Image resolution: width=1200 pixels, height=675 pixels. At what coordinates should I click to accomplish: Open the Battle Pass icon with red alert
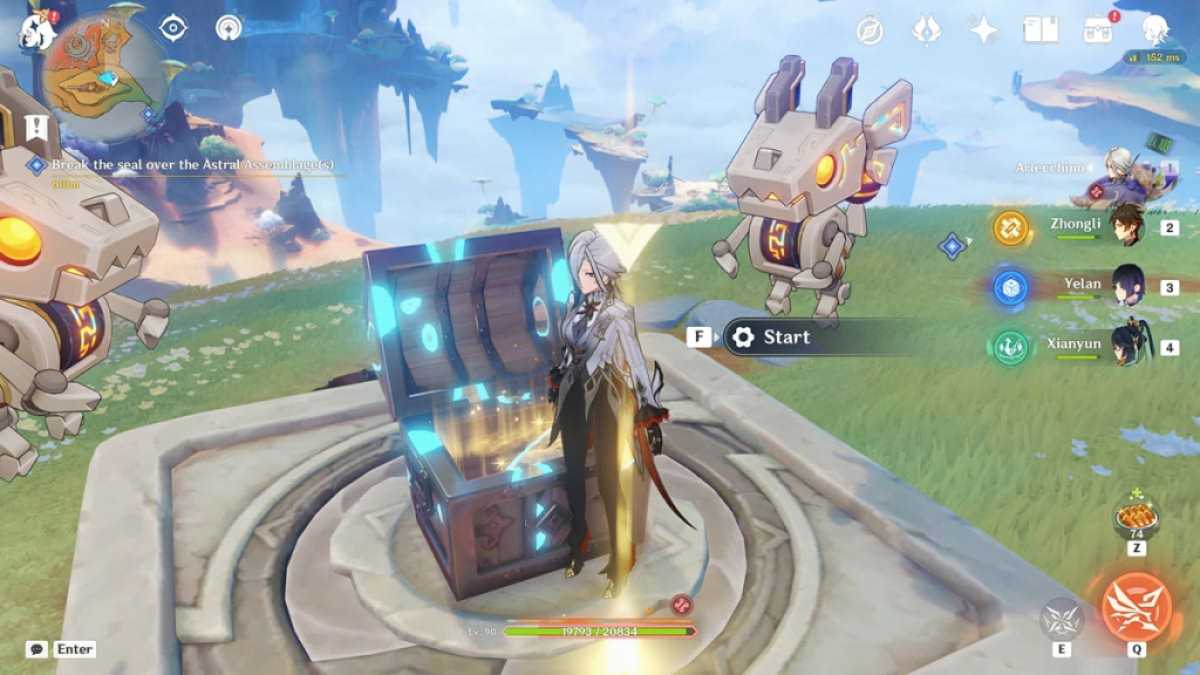[x=1099, y=30]
